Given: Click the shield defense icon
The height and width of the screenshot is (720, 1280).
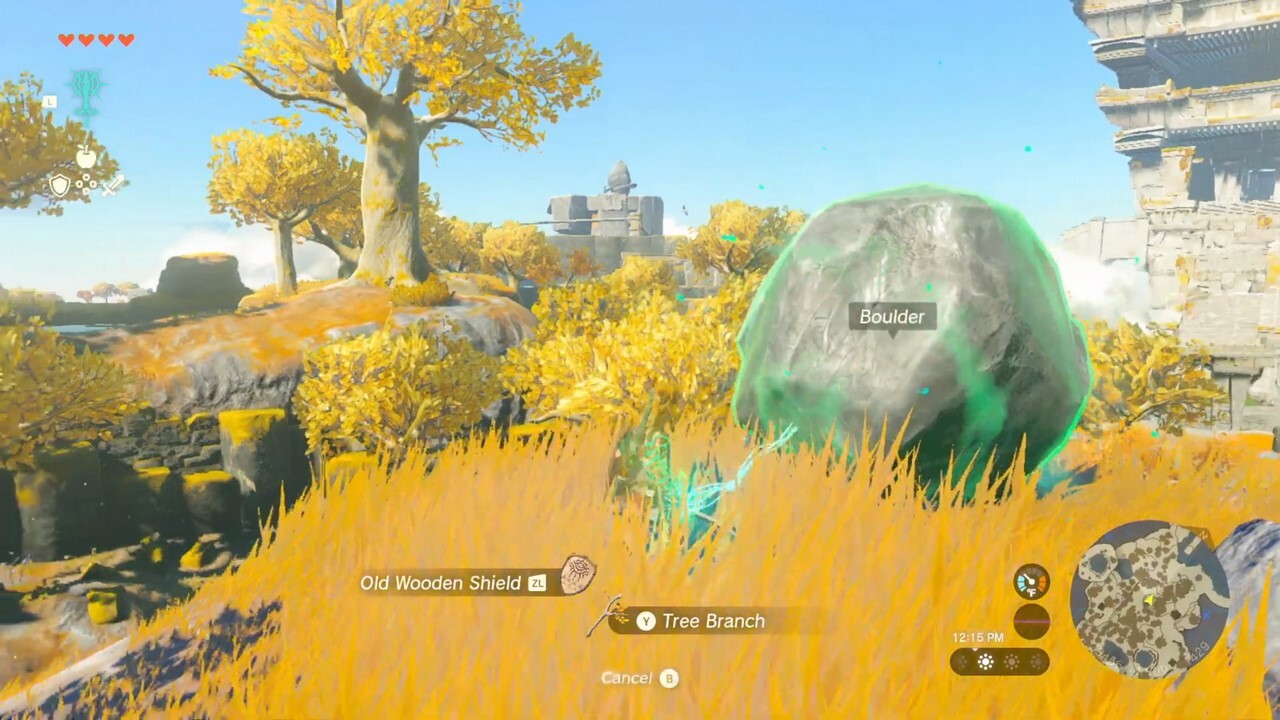Looking at the screenshot, I should click(x=61, y=185).
